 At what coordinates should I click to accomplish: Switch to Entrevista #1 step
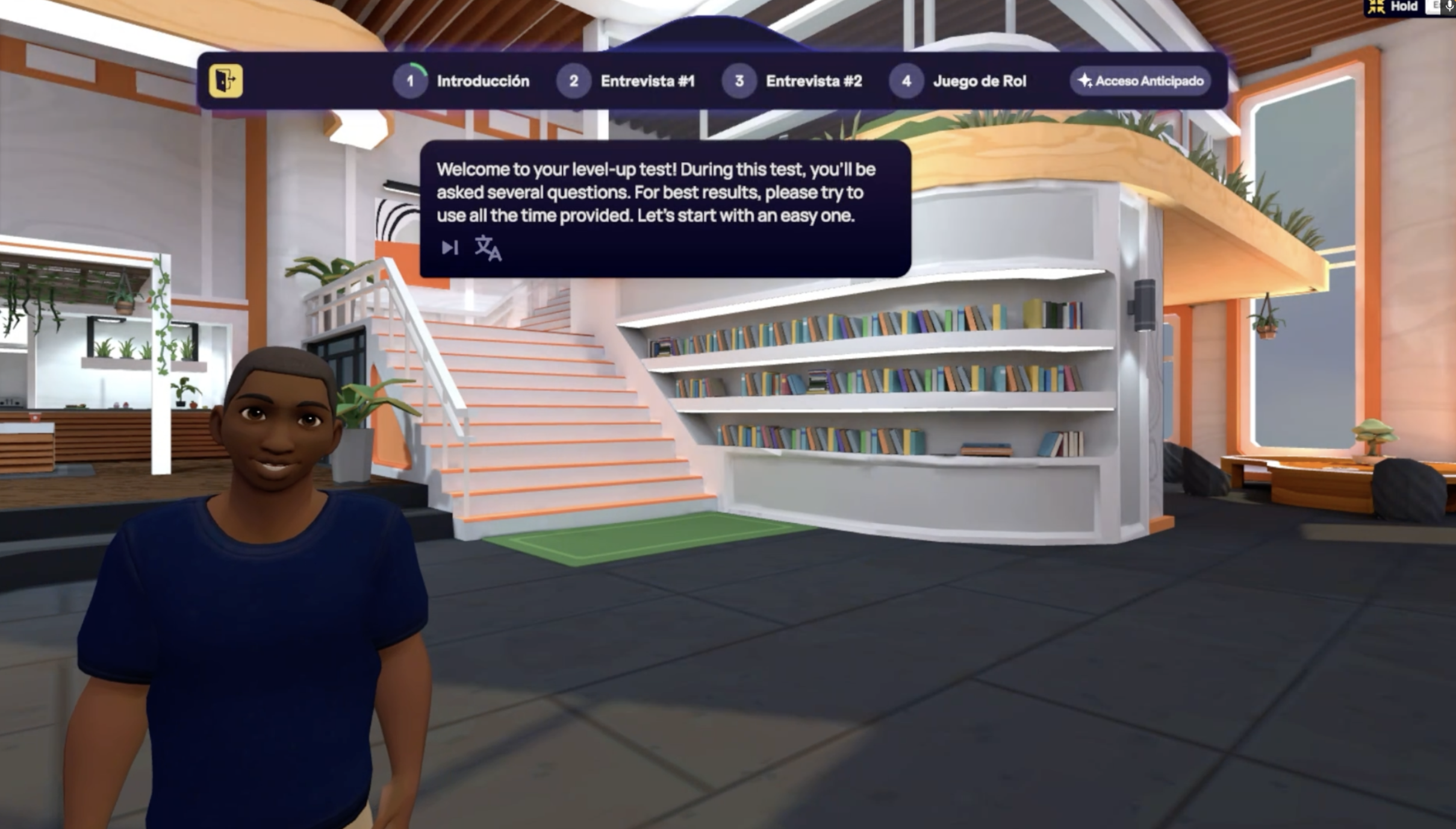626,81
